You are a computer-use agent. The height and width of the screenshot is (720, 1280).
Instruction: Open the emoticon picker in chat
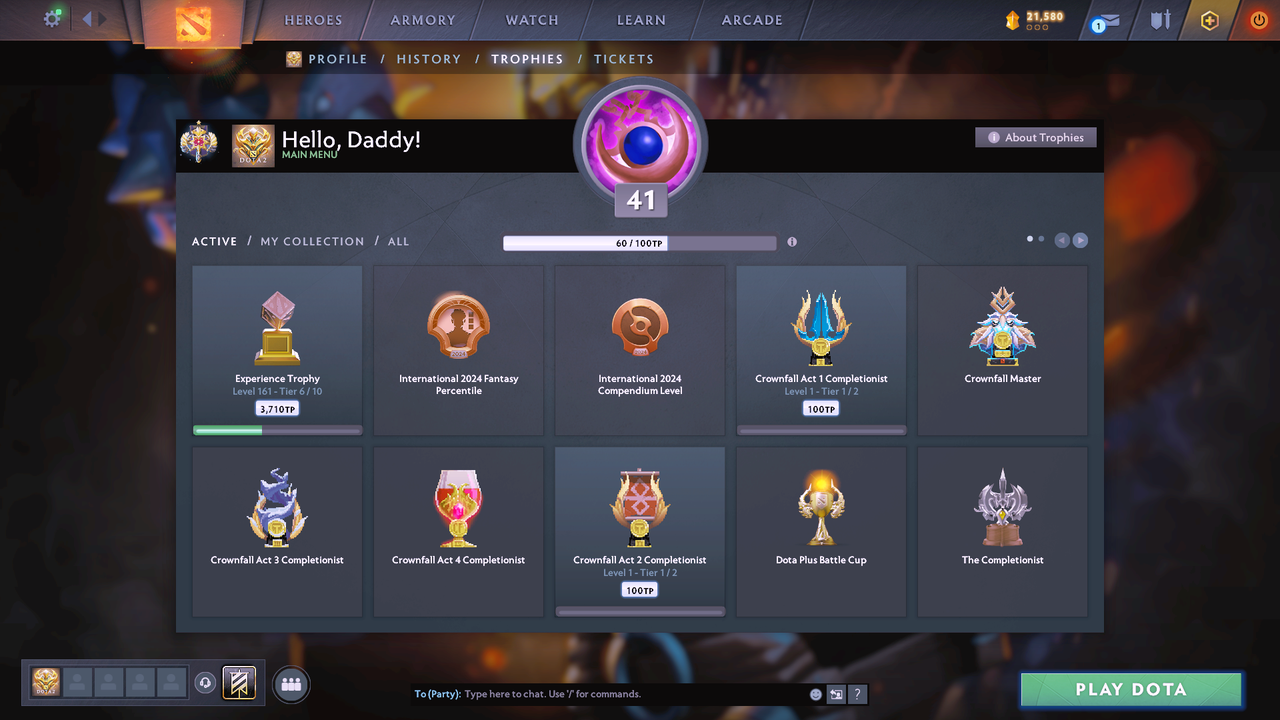[x=815, y=693]
